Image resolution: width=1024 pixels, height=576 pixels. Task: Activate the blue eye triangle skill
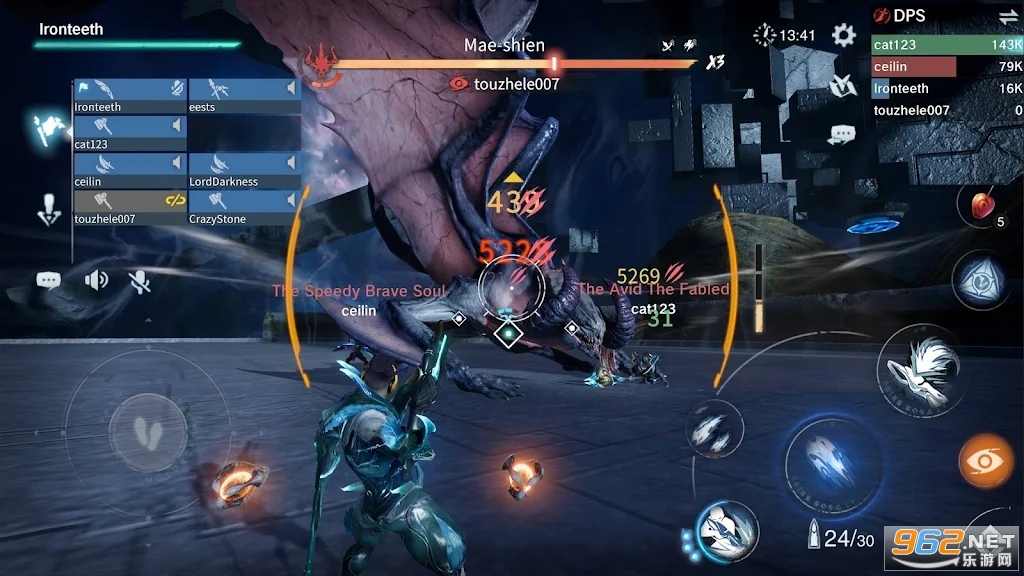[977, 279]
